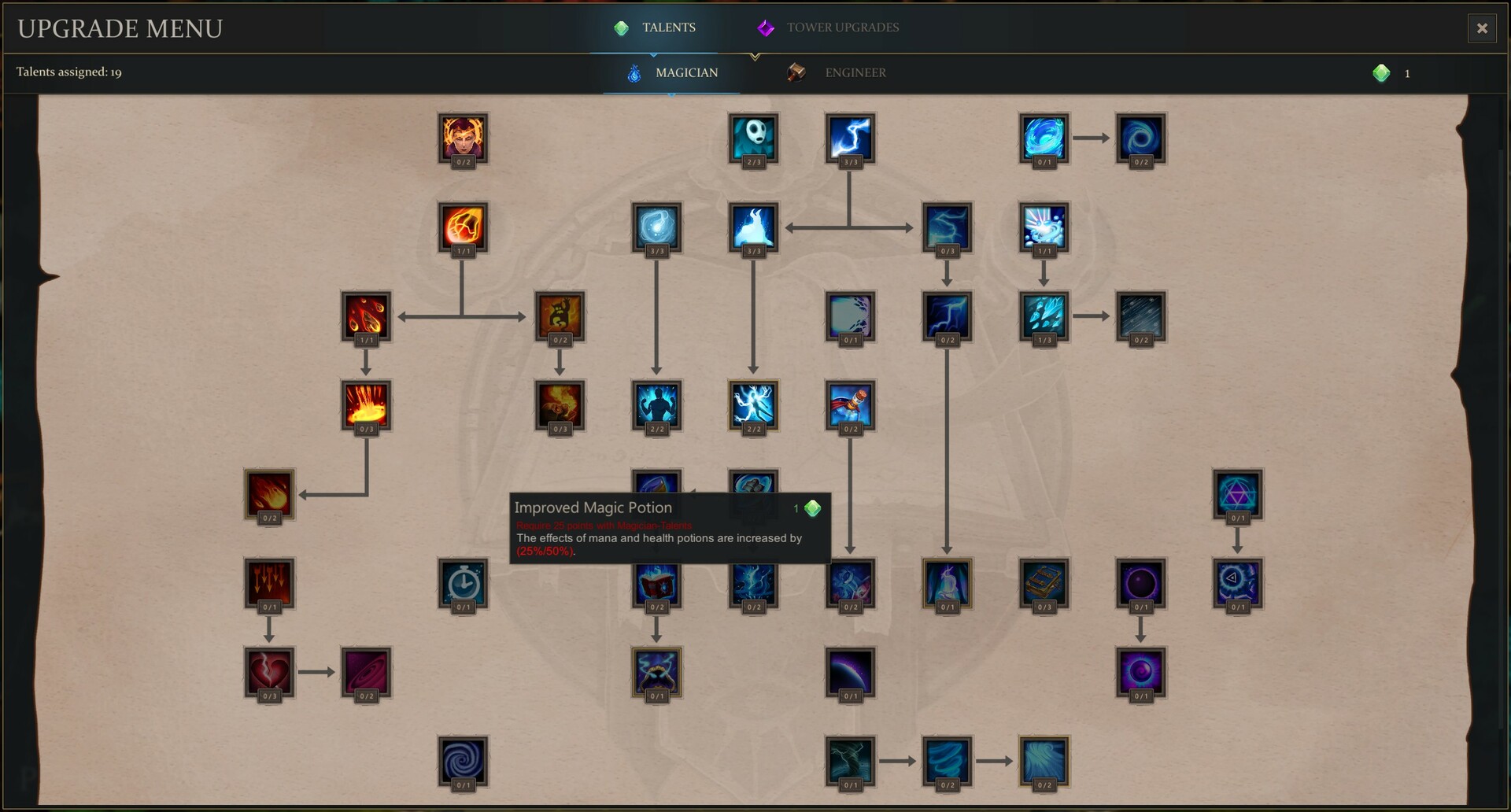Click the mana potion bottle talent
The width and height of the screenshot is (1511, 812).
point(850,406)
